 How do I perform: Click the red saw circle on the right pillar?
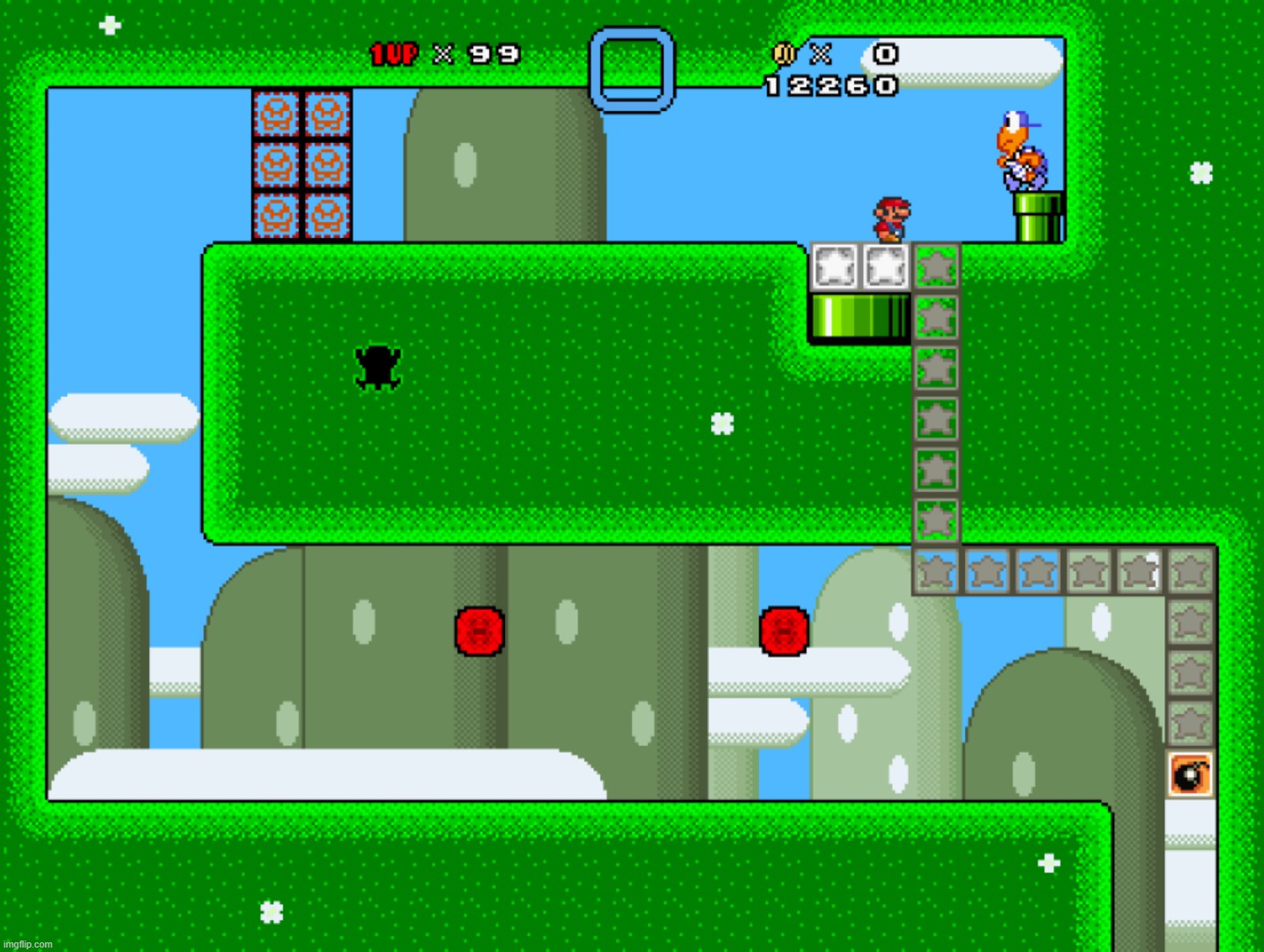783,631
